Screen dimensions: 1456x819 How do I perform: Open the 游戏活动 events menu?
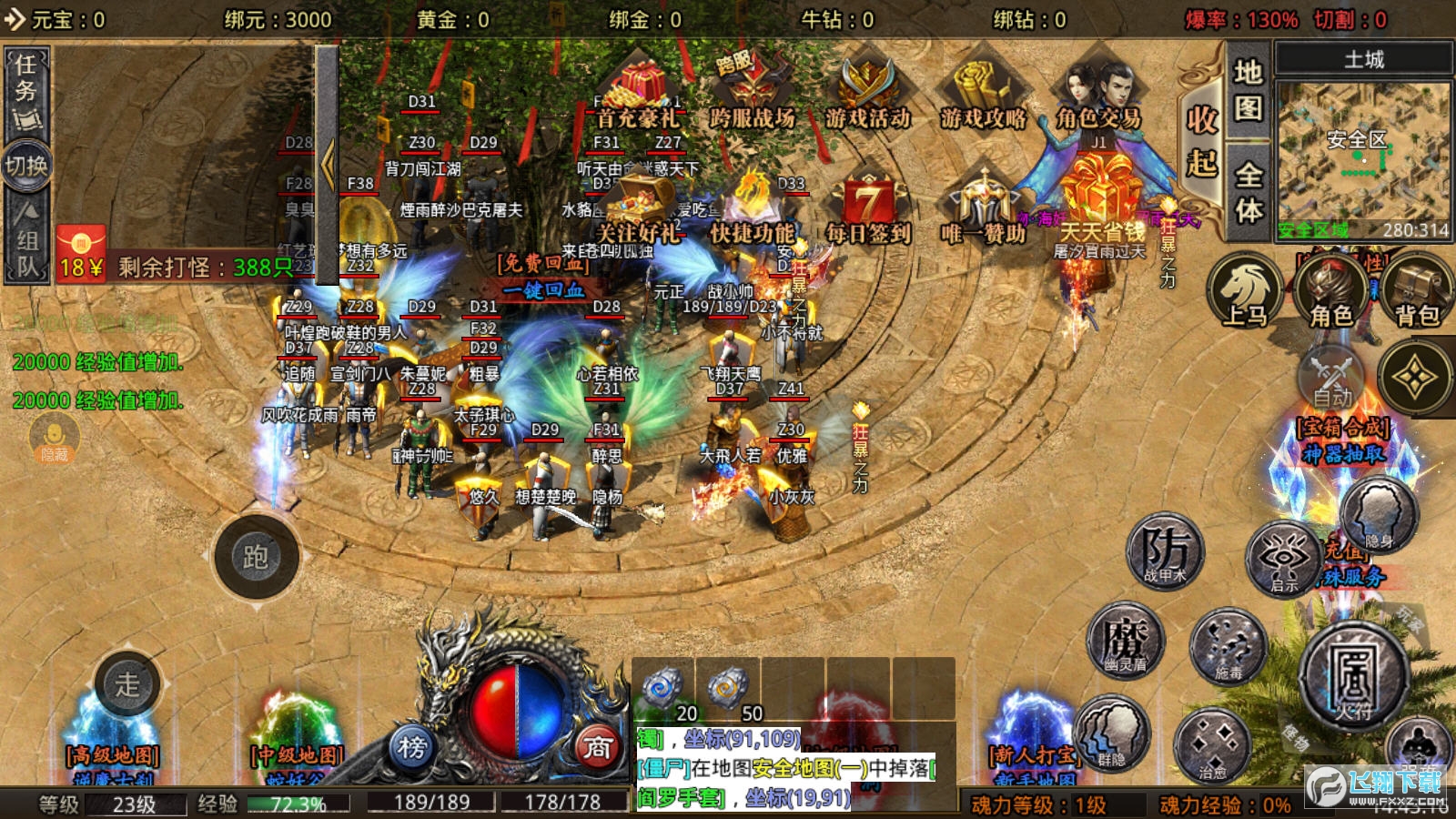pyautogui.click(x=867, y=94)
